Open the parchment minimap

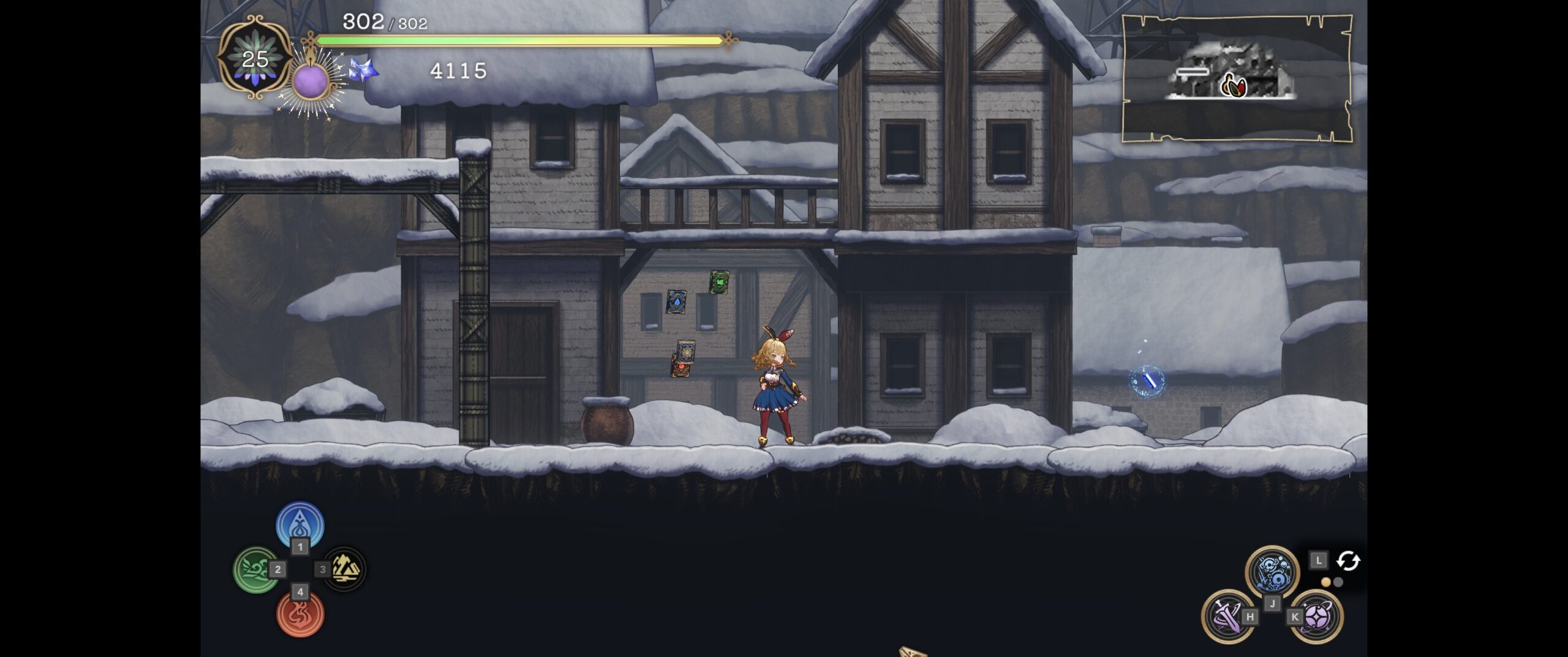click(1237, 78)
